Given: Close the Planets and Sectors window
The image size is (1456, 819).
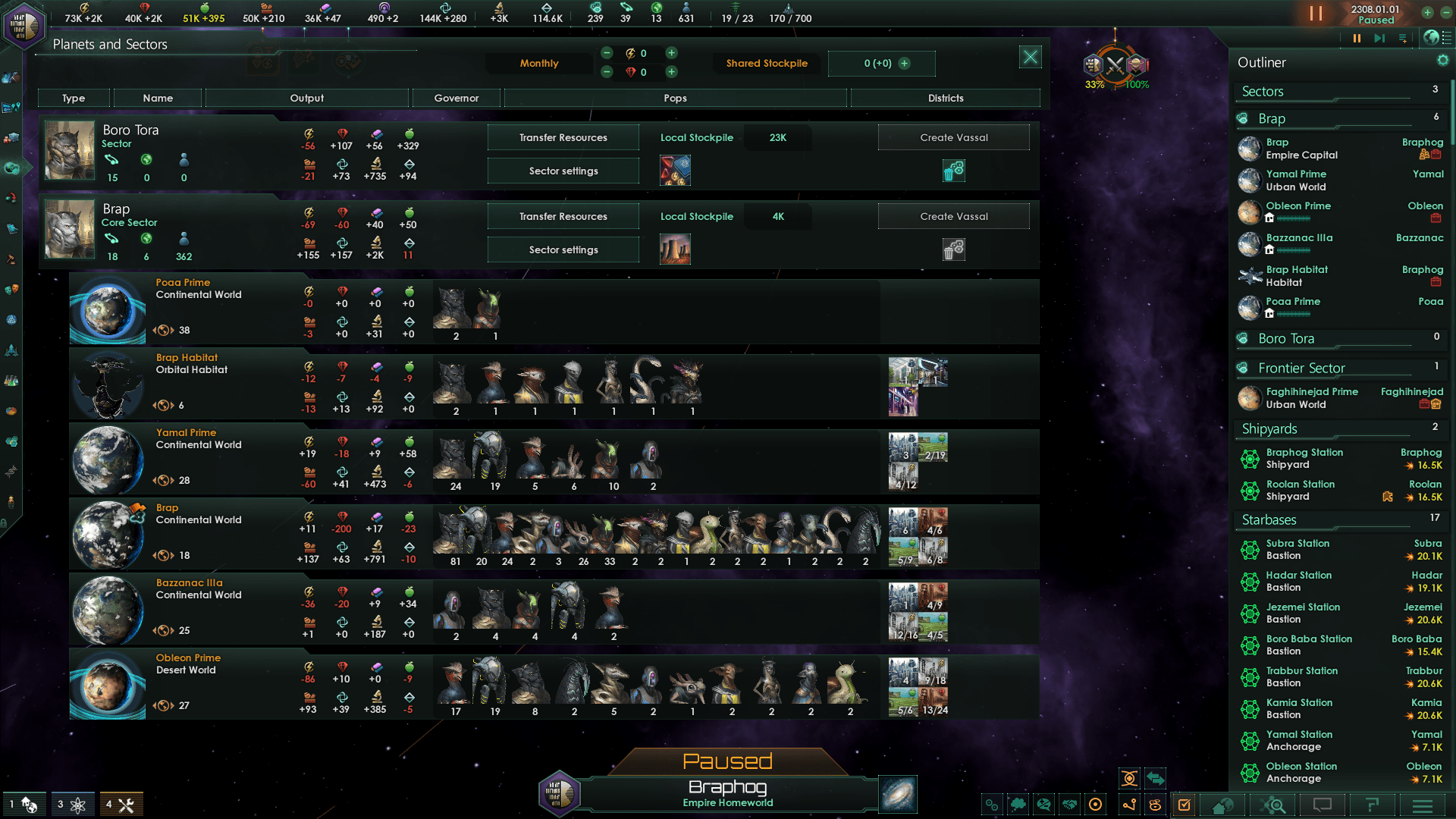Looking at the screenshot, I should tap(1030, 57).
